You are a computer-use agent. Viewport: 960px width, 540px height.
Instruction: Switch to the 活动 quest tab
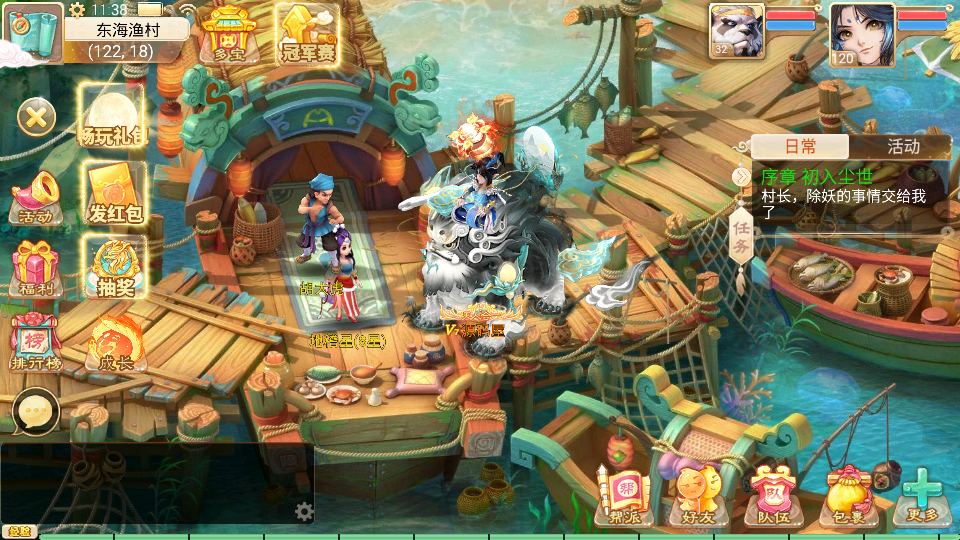pos(902,146)
